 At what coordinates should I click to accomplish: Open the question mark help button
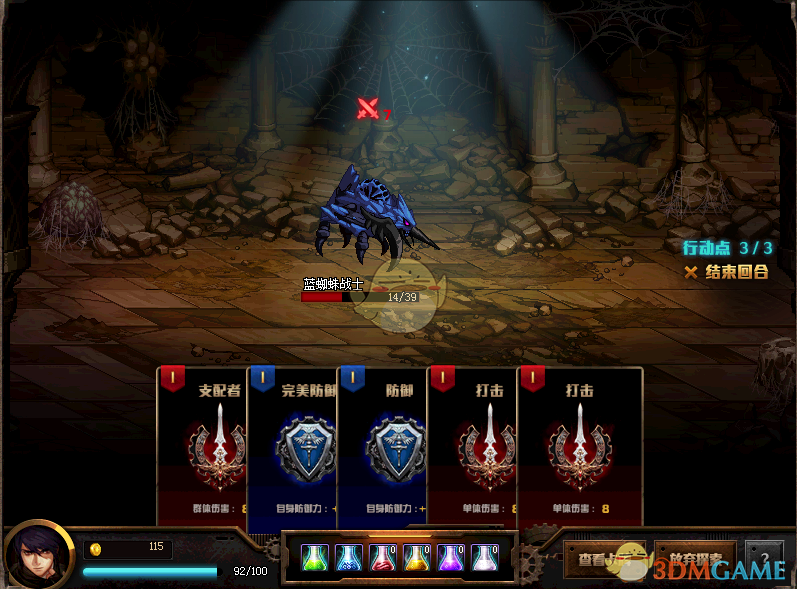coord(764,558)
